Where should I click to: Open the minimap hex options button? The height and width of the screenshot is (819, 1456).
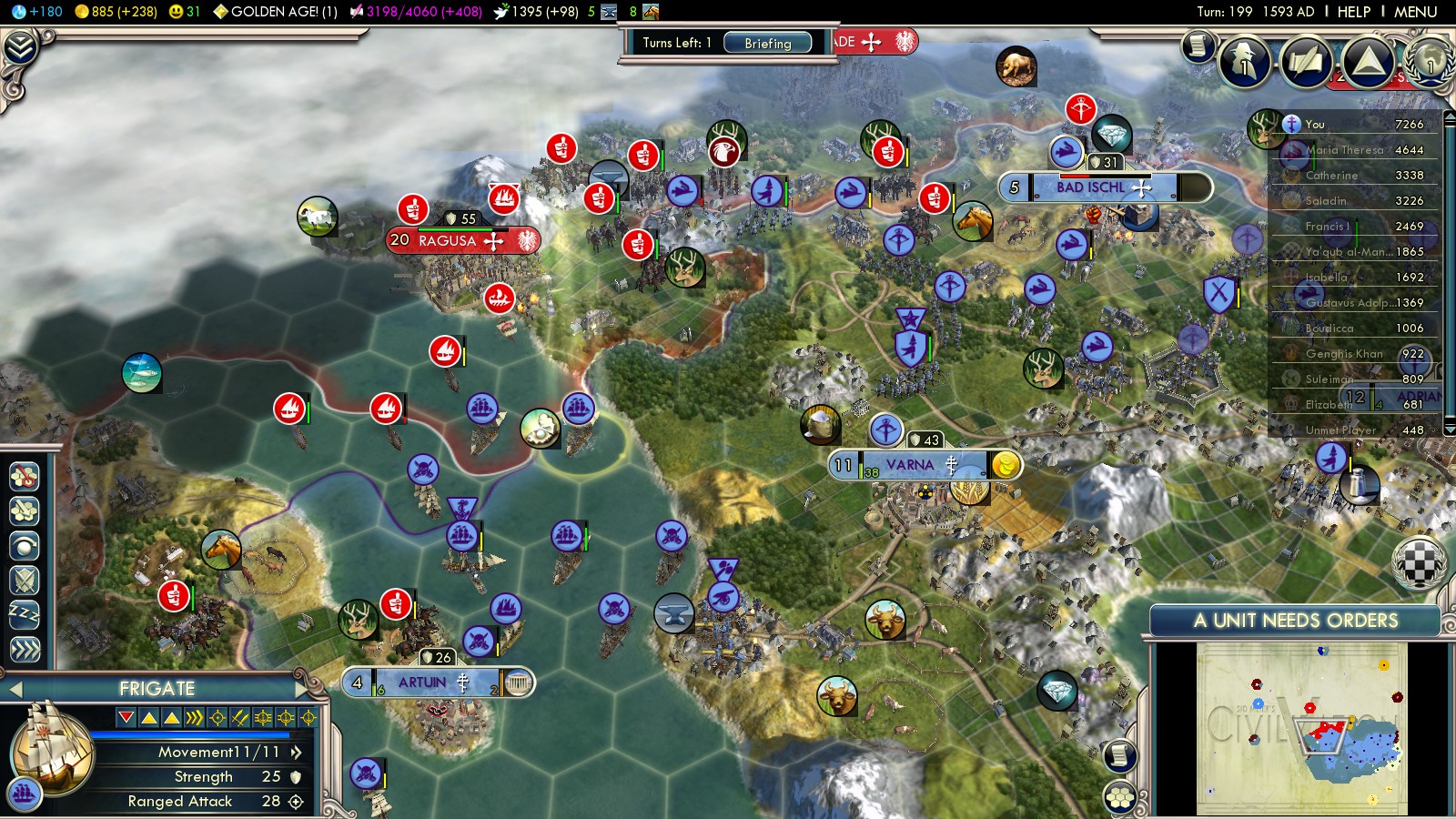[x=1119, y=798]
